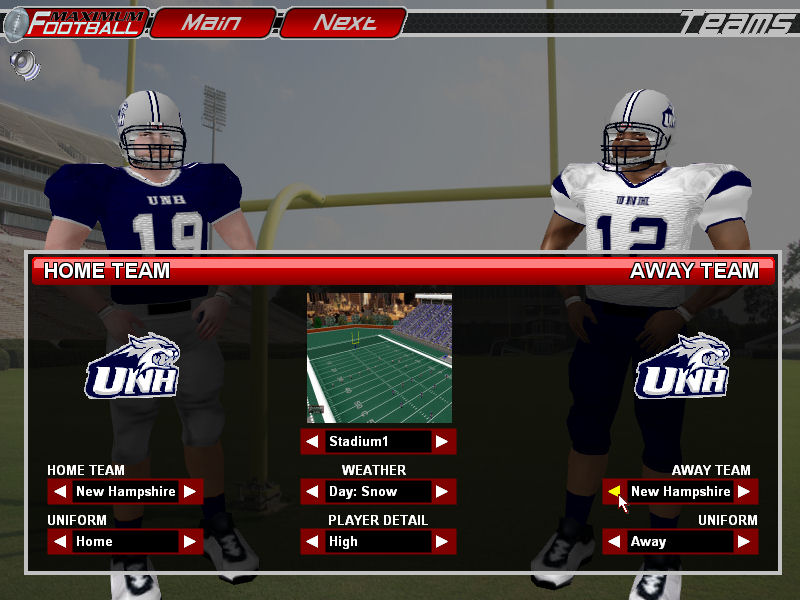Choose next stadium with right arrow
Screen dimensions: 800x600
pyautogui.click(x=443, y=442)
